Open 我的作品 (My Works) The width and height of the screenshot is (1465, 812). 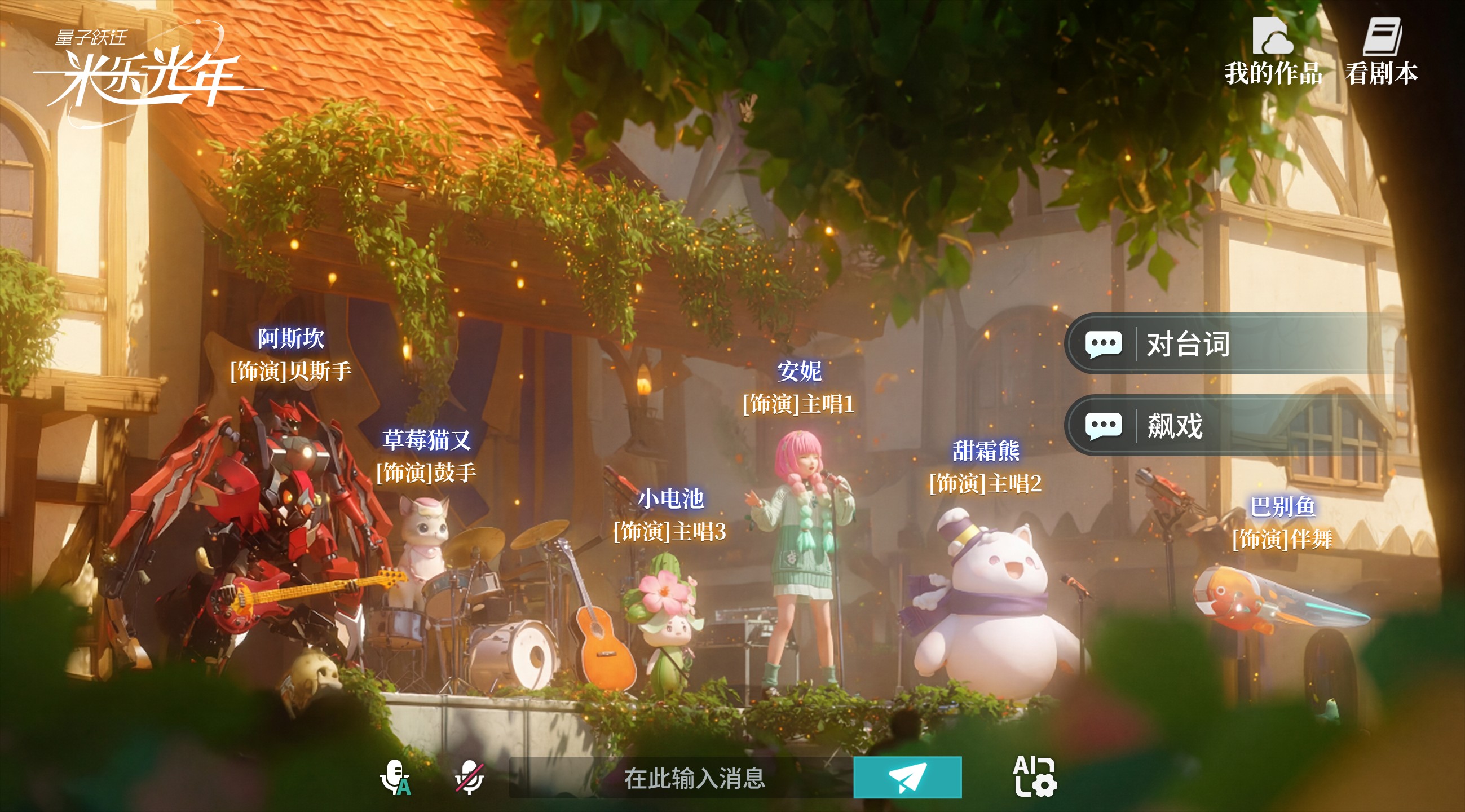(1273, 51)
